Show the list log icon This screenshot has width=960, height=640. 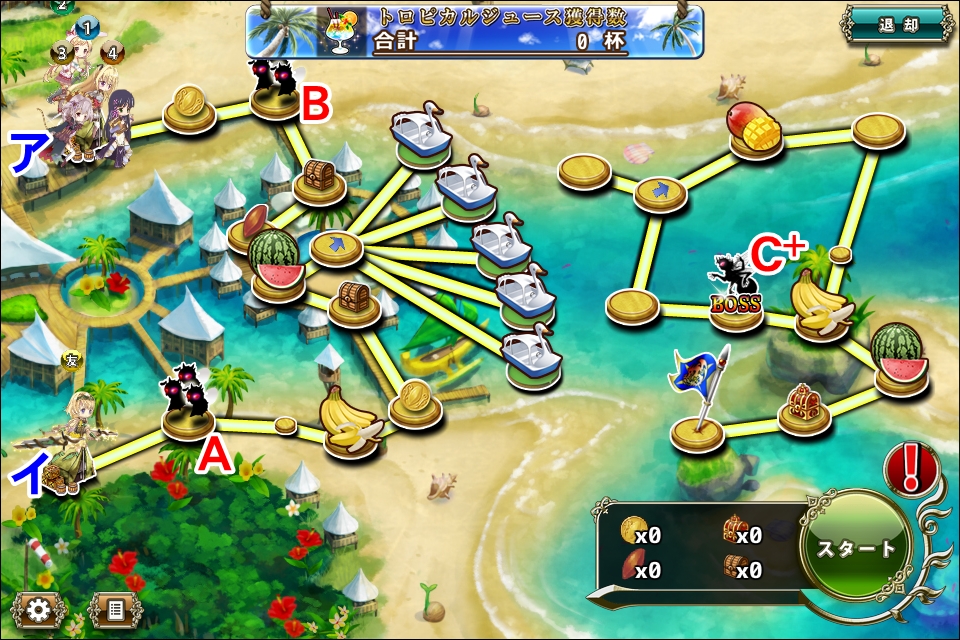click(x=114, y=608)
